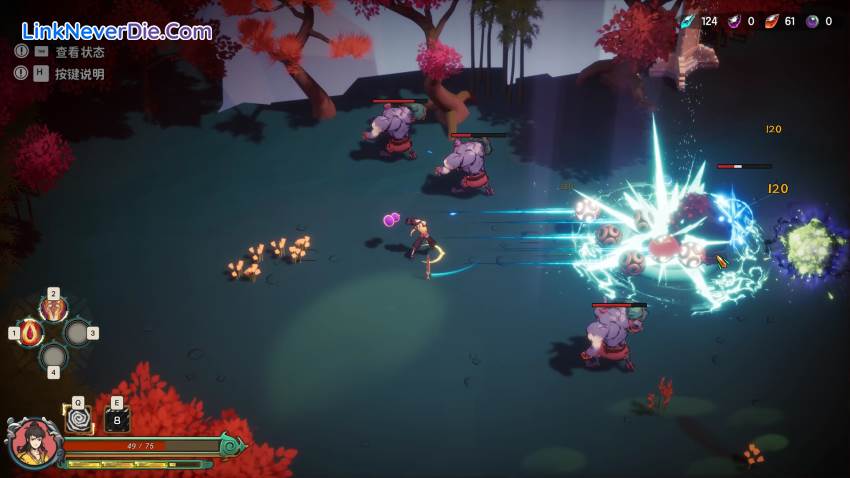Click the red-orange gem currency icon
Viewport: 850px width, 478px height.
(773, 21)
